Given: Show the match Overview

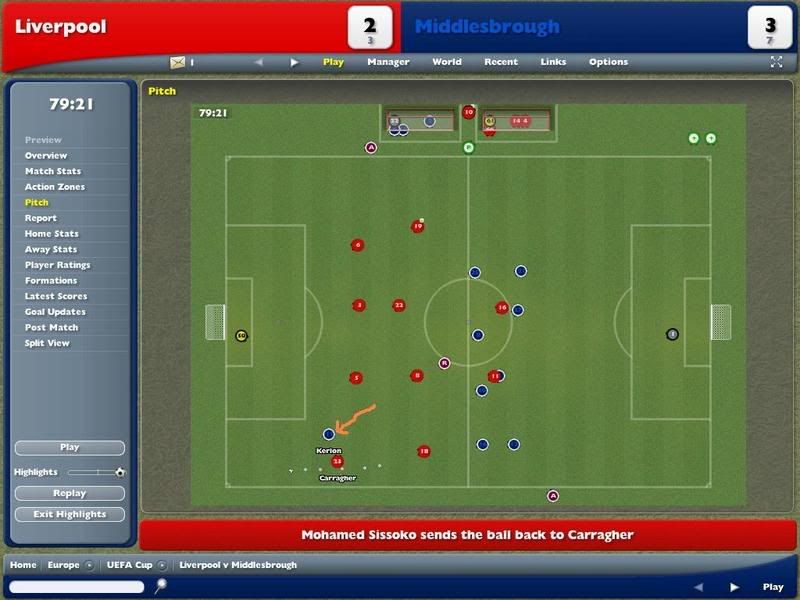Looking at the screenshot, I should (x=46, y=156).
